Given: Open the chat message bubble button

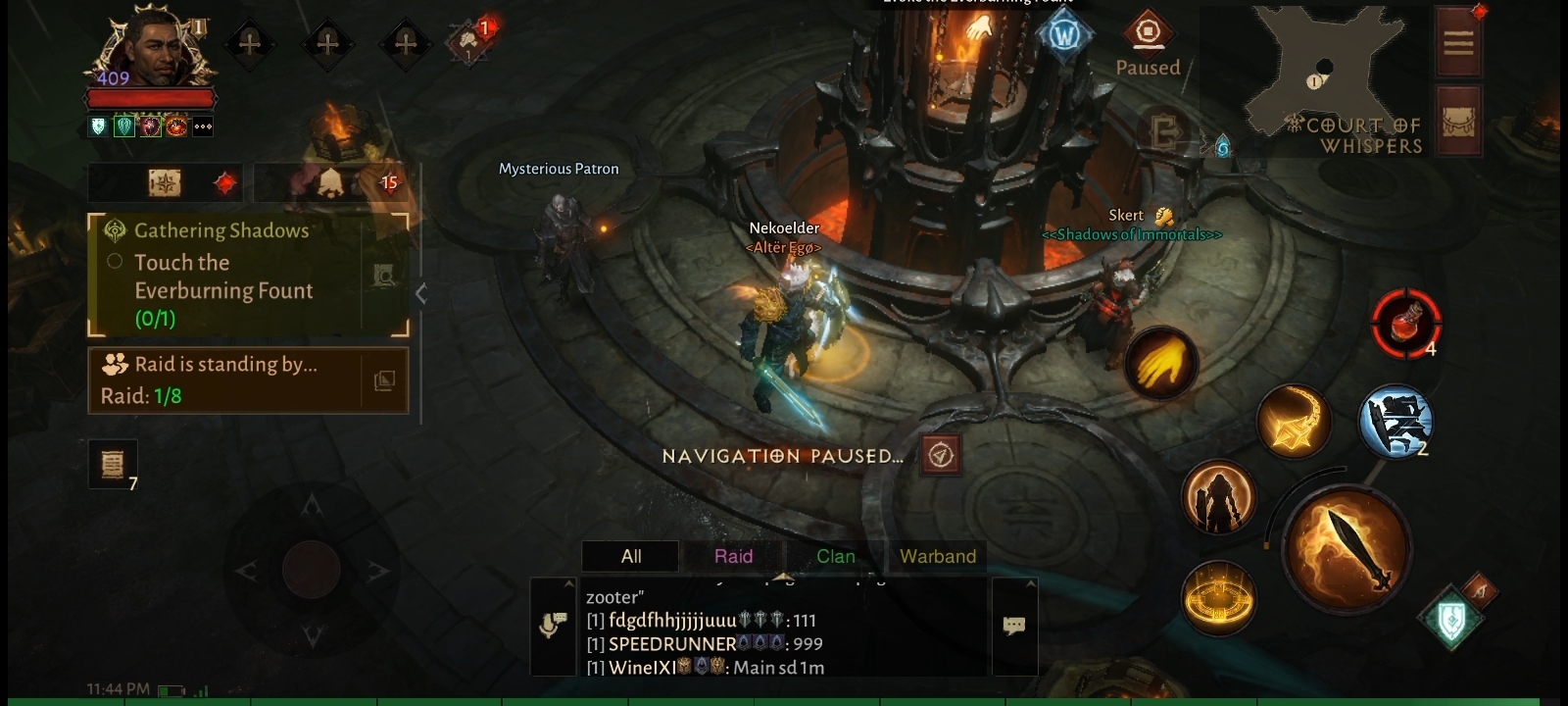Looking at the screenshot, I should 1014,626.
